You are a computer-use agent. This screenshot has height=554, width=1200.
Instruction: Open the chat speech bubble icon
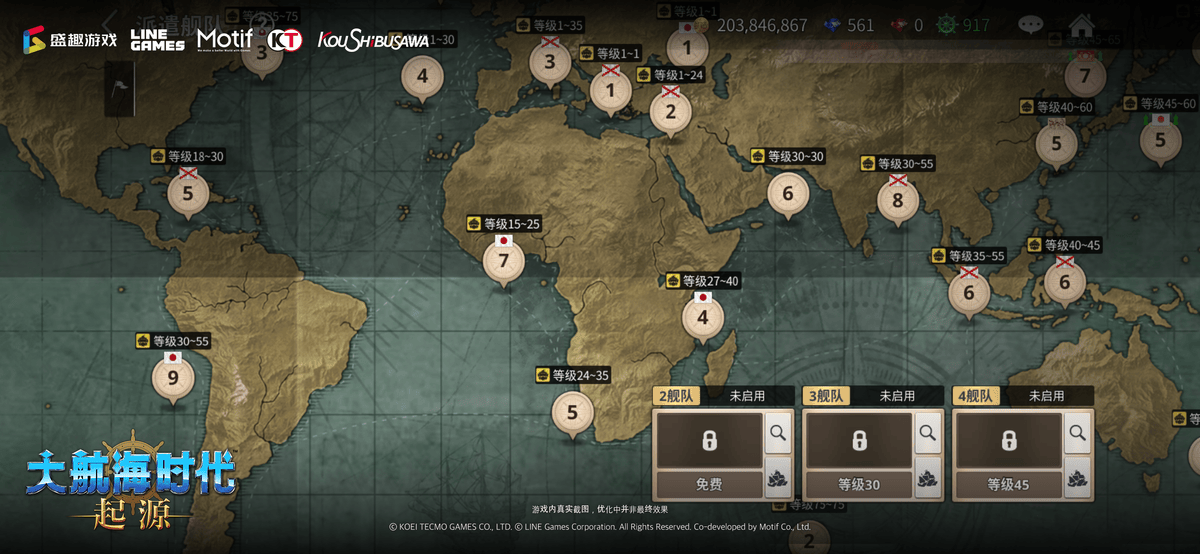tap(1030, 25)
